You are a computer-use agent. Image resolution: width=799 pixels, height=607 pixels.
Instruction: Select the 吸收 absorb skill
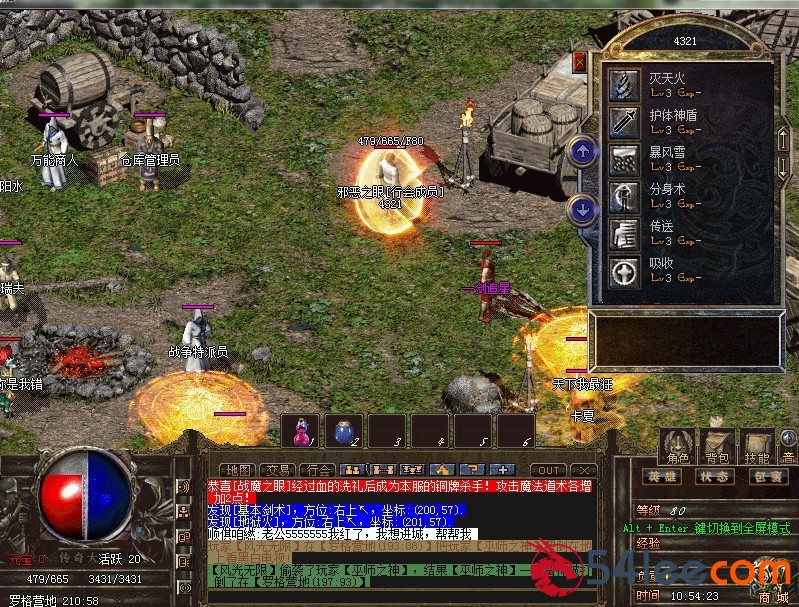click(626, 271)
